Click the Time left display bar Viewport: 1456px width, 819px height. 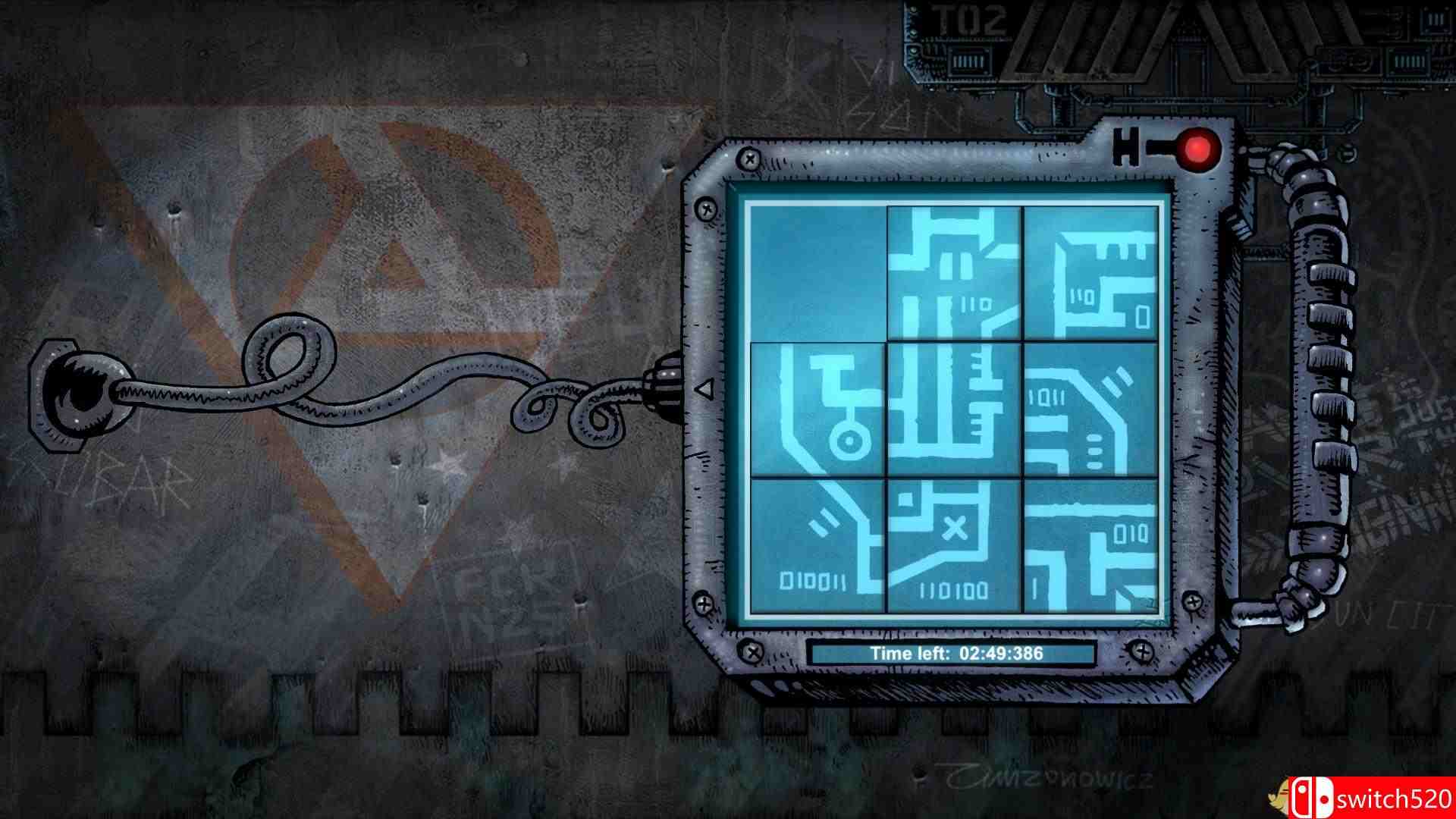pos(952,653)
